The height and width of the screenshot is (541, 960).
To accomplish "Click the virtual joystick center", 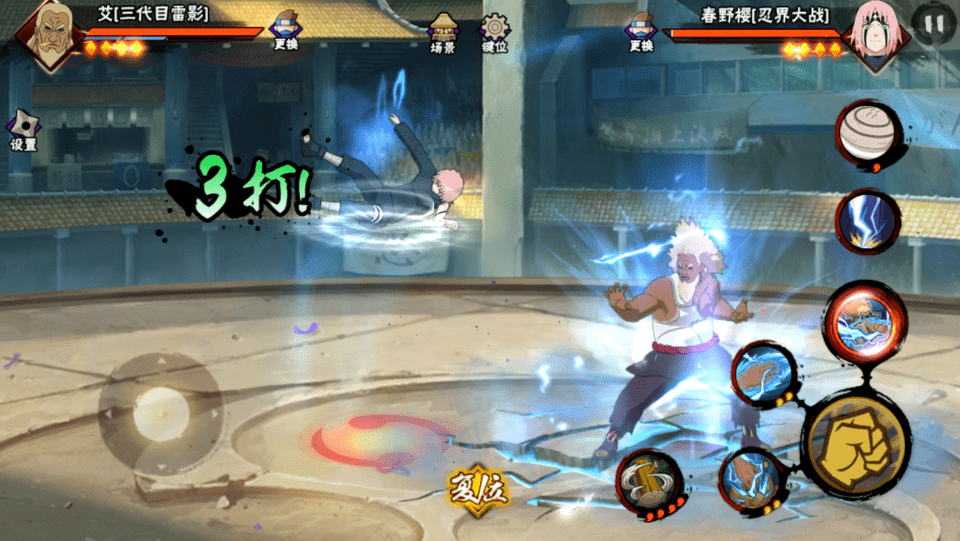I will [x=160, y=409].
